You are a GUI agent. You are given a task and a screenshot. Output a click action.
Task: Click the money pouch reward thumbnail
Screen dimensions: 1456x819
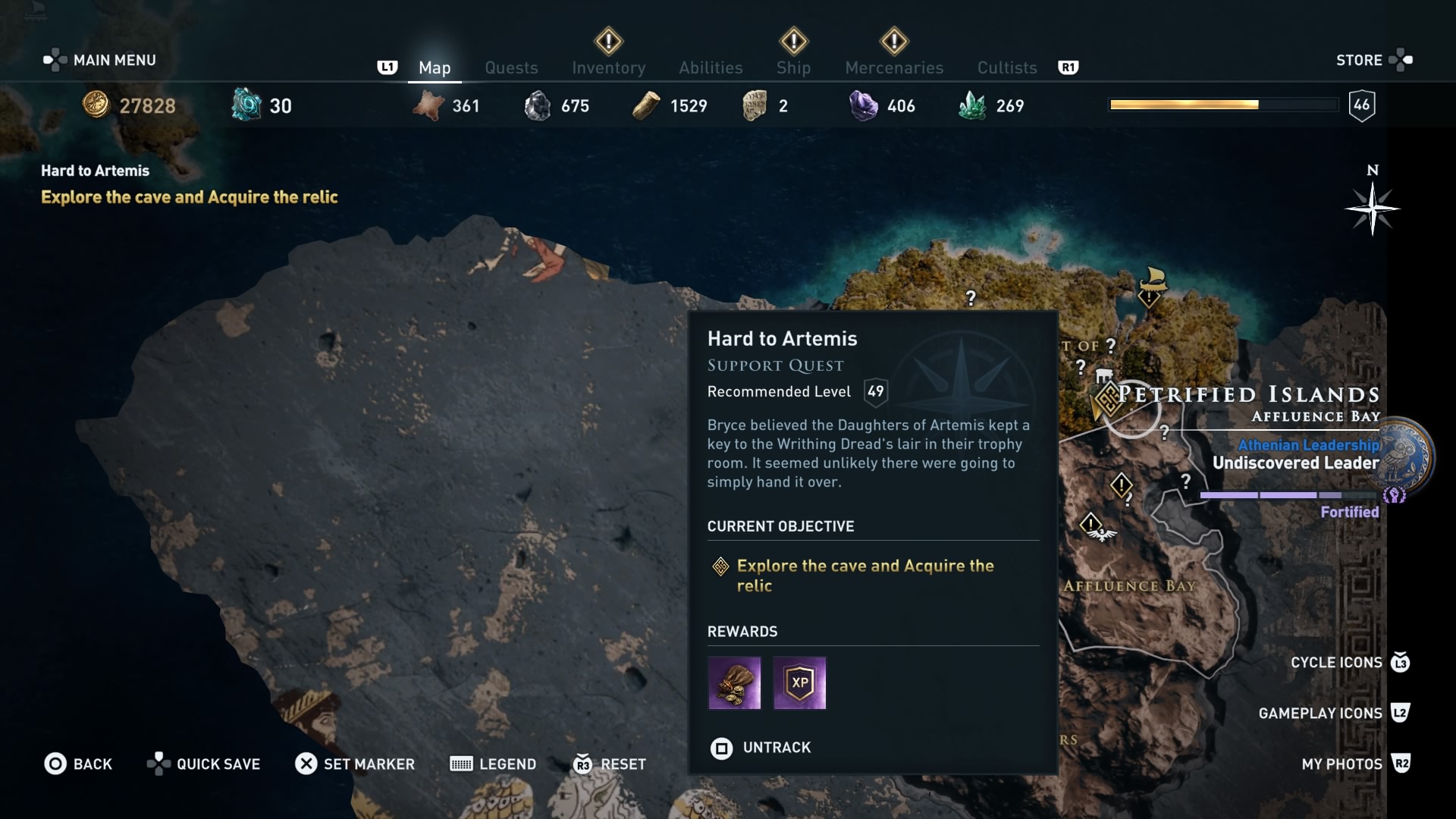[x=734, y=683]
